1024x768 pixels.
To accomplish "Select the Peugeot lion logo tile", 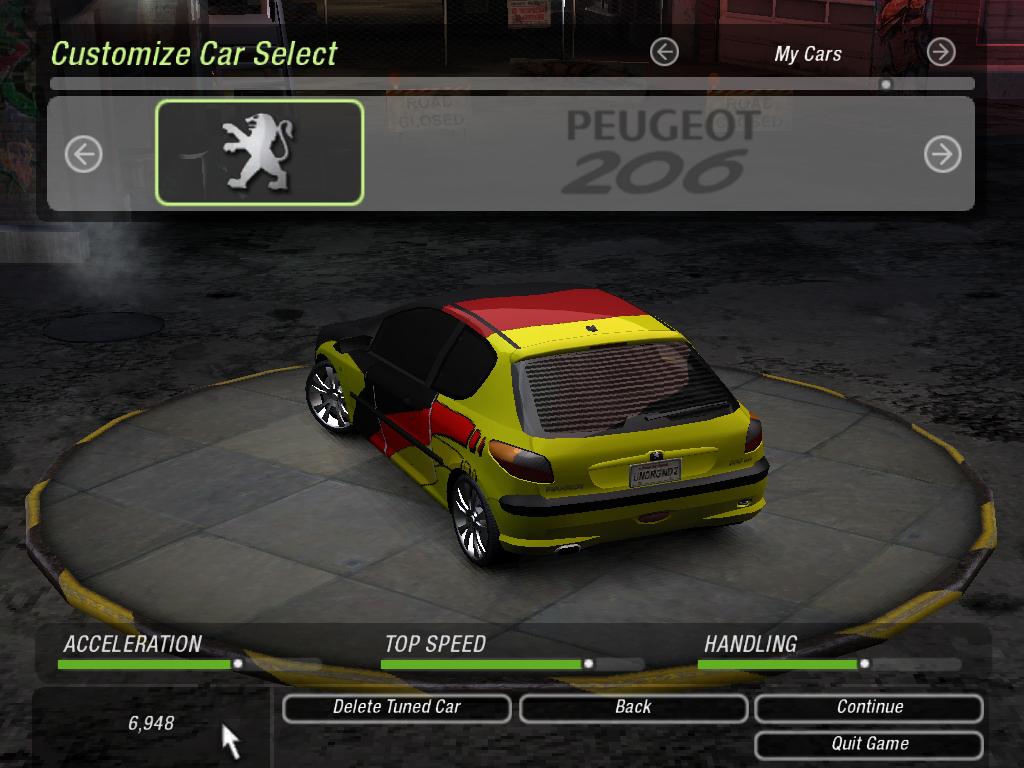I will click(260, 153).
